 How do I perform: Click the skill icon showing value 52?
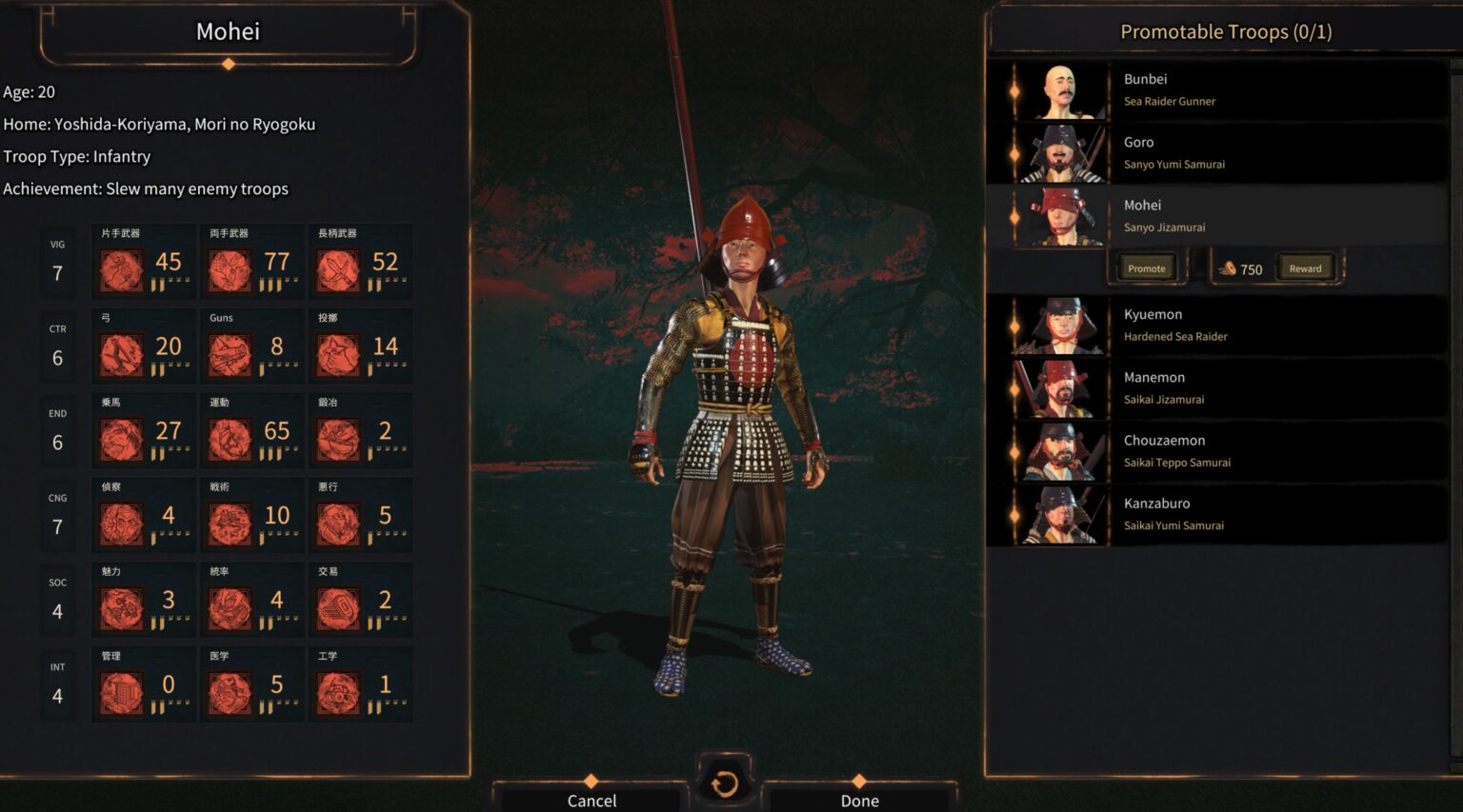[339, 270]
